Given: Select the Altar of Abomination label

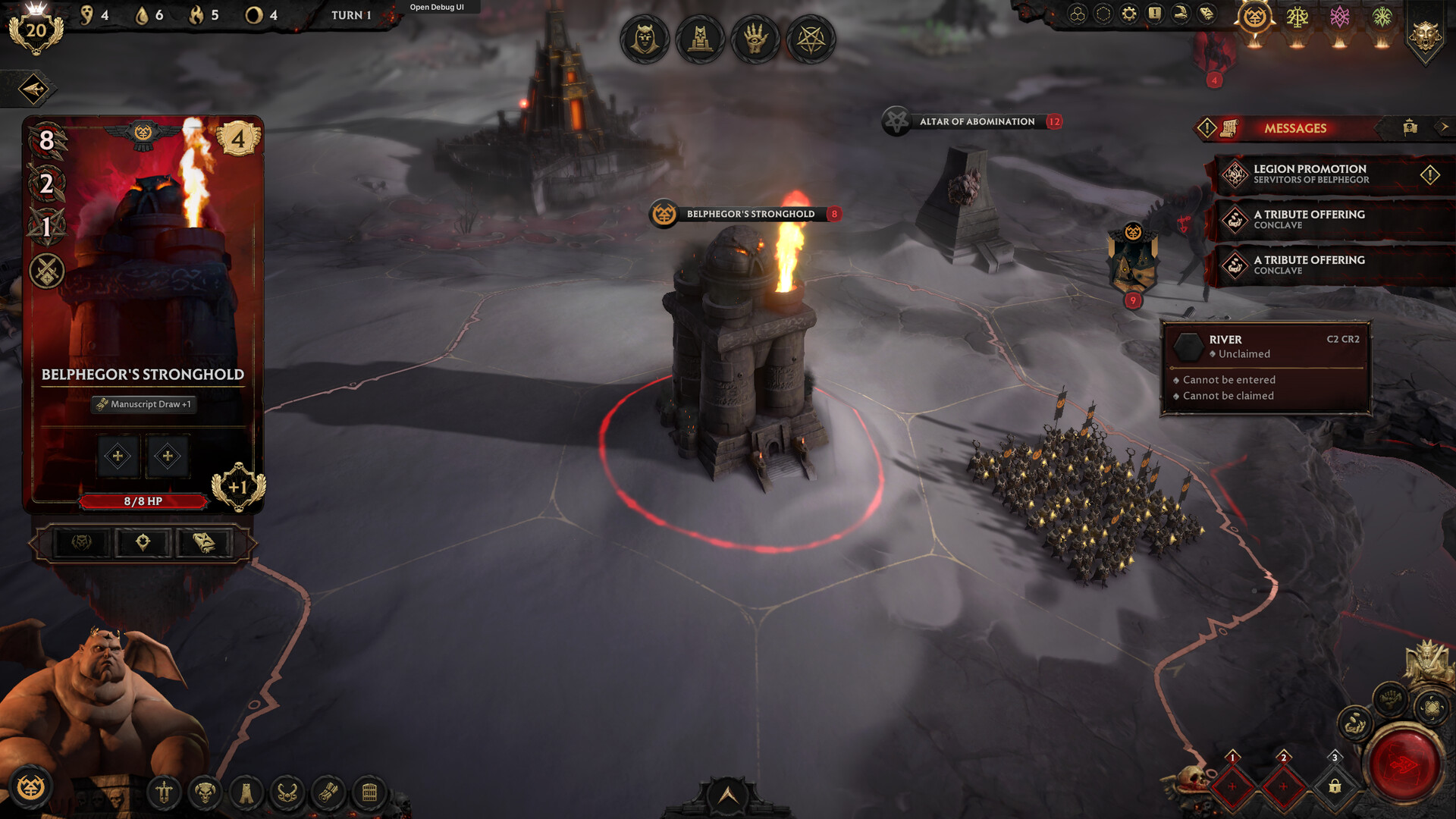Looking at the screenshot, I should point(977,122).
